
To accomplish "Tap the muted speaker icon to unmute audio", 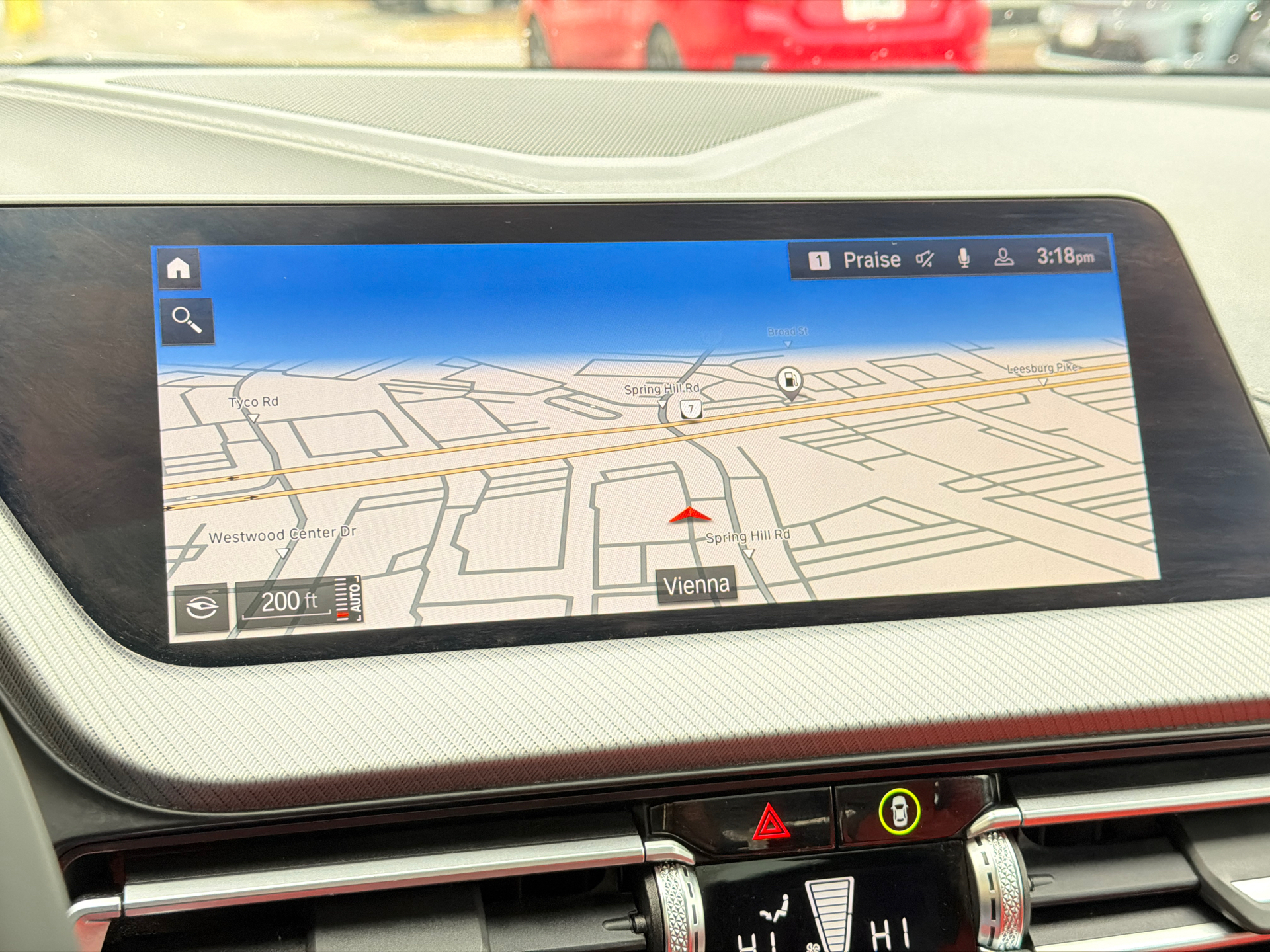I will click(x=924, y=259).
